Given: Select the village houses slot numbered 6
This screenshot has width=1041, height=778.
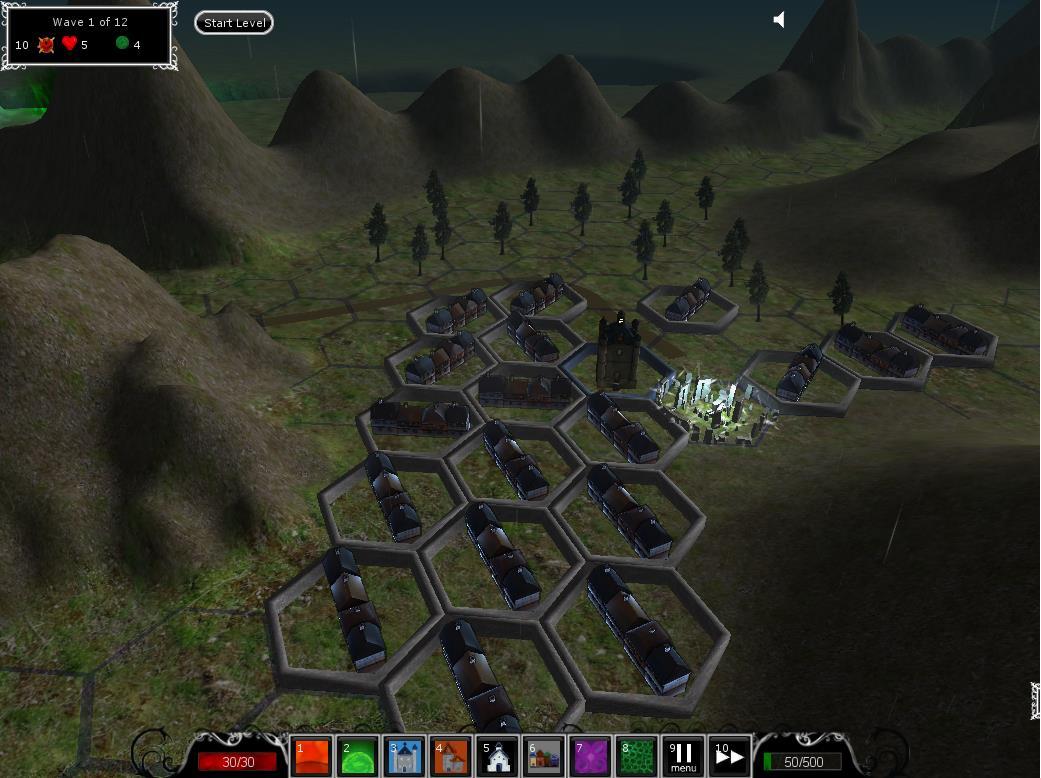Looking at the screenshot, I should pyautogui.click(x=543, y=757).
